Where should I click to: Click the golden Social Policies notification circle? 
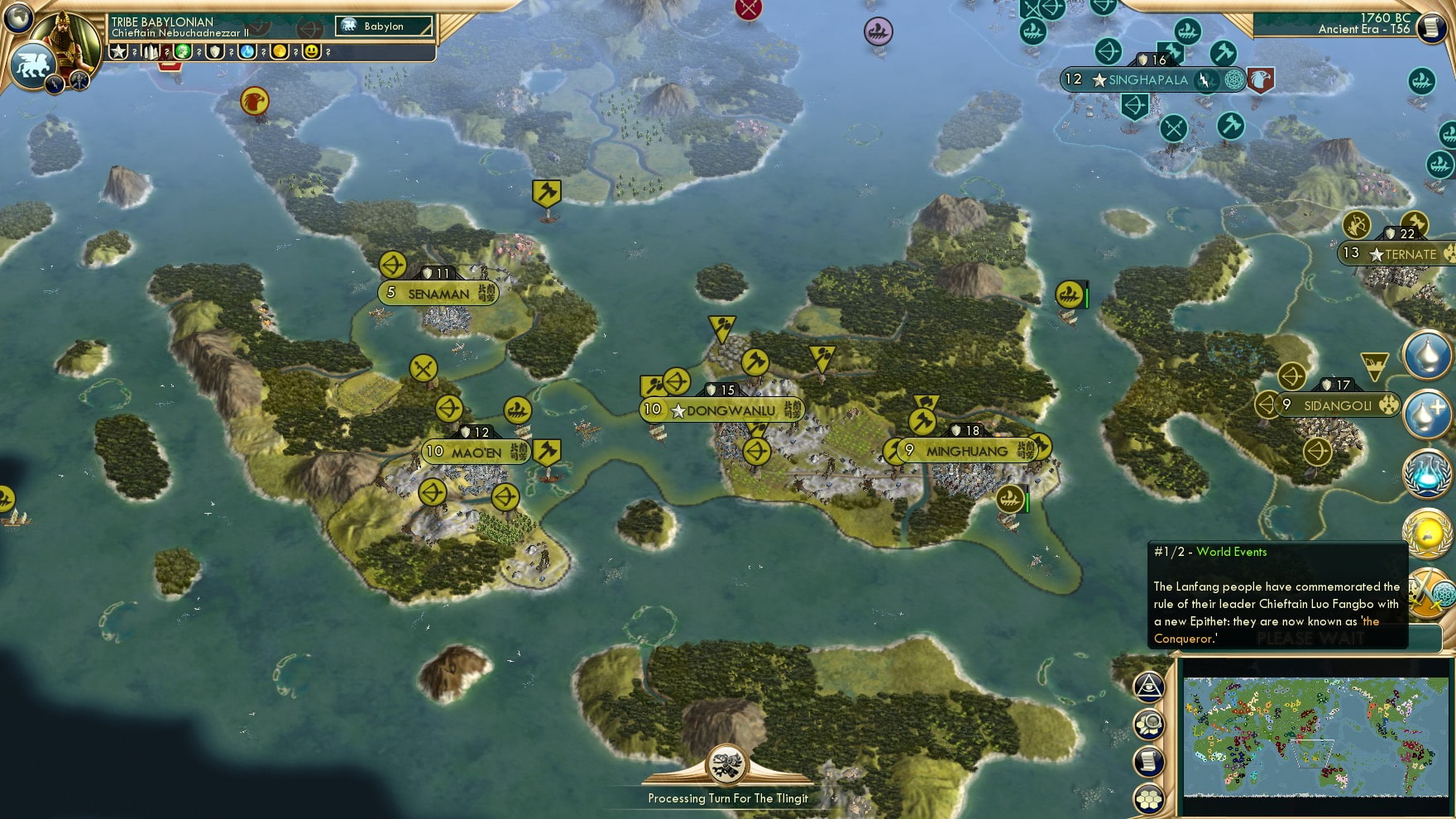pyautogui.click(x=1427, y=534)
